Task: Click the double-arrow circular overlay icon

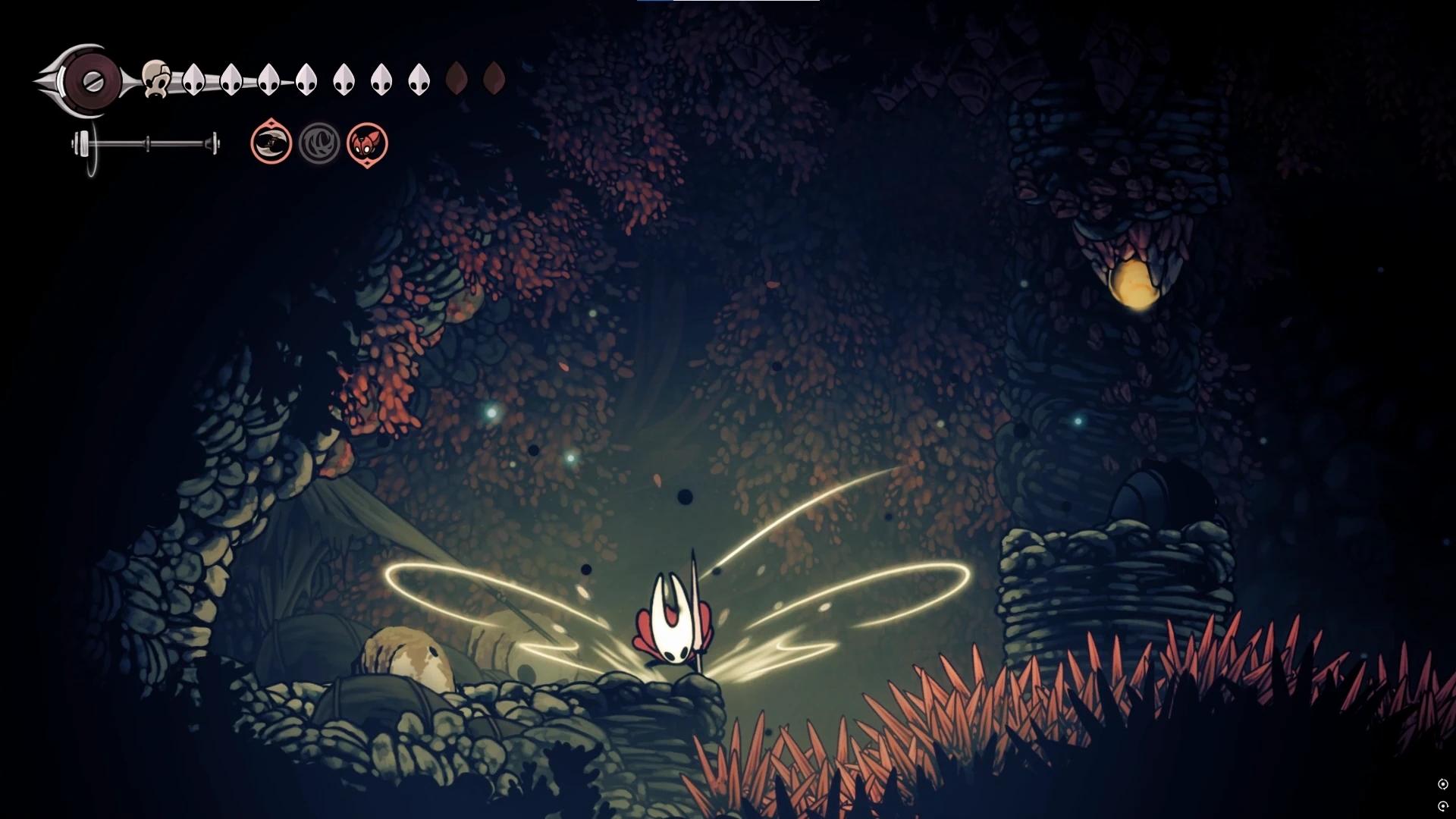Action: point(1443,784)
